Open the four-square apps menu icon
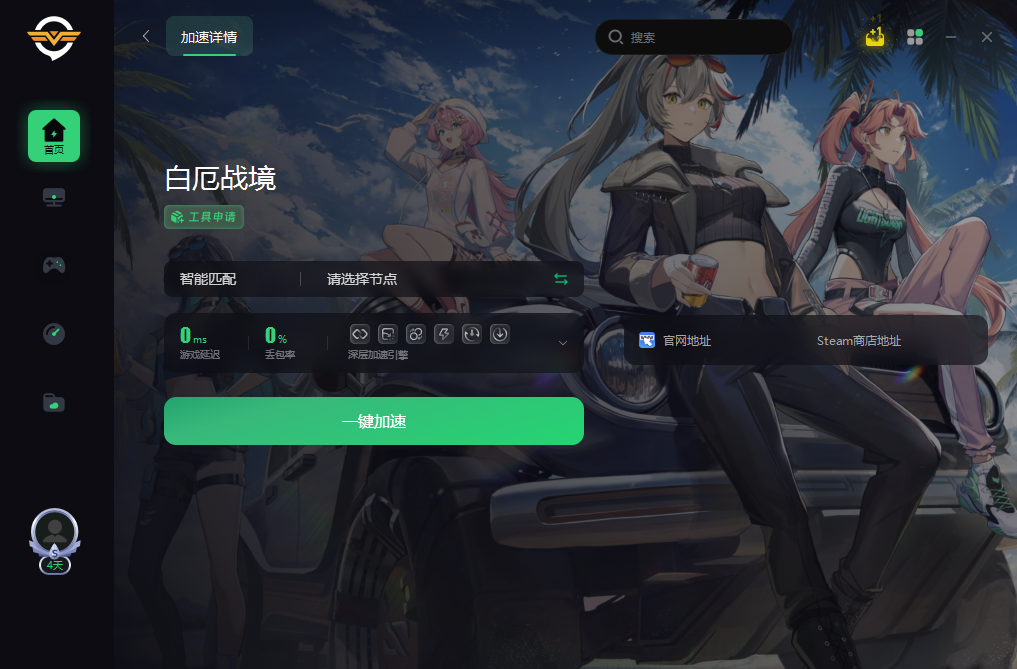The width and height of the screenshot is (1017, 669). 914,37
